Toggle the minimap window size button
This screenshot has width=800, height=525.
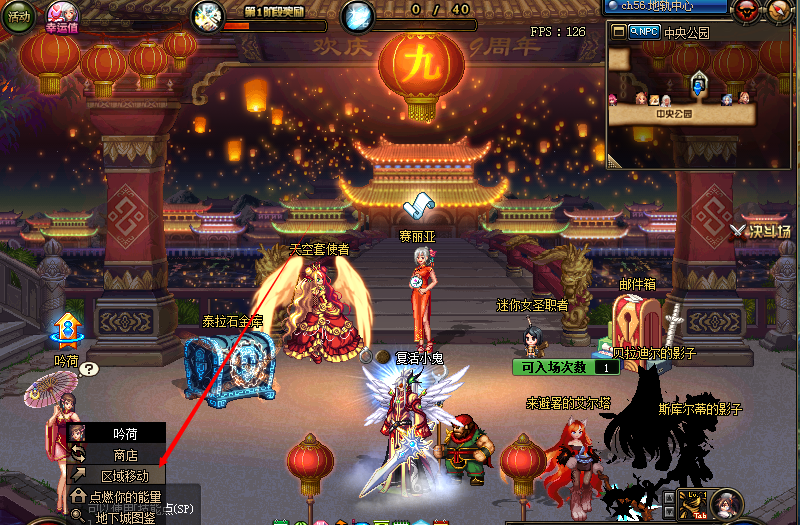point(619,32)
